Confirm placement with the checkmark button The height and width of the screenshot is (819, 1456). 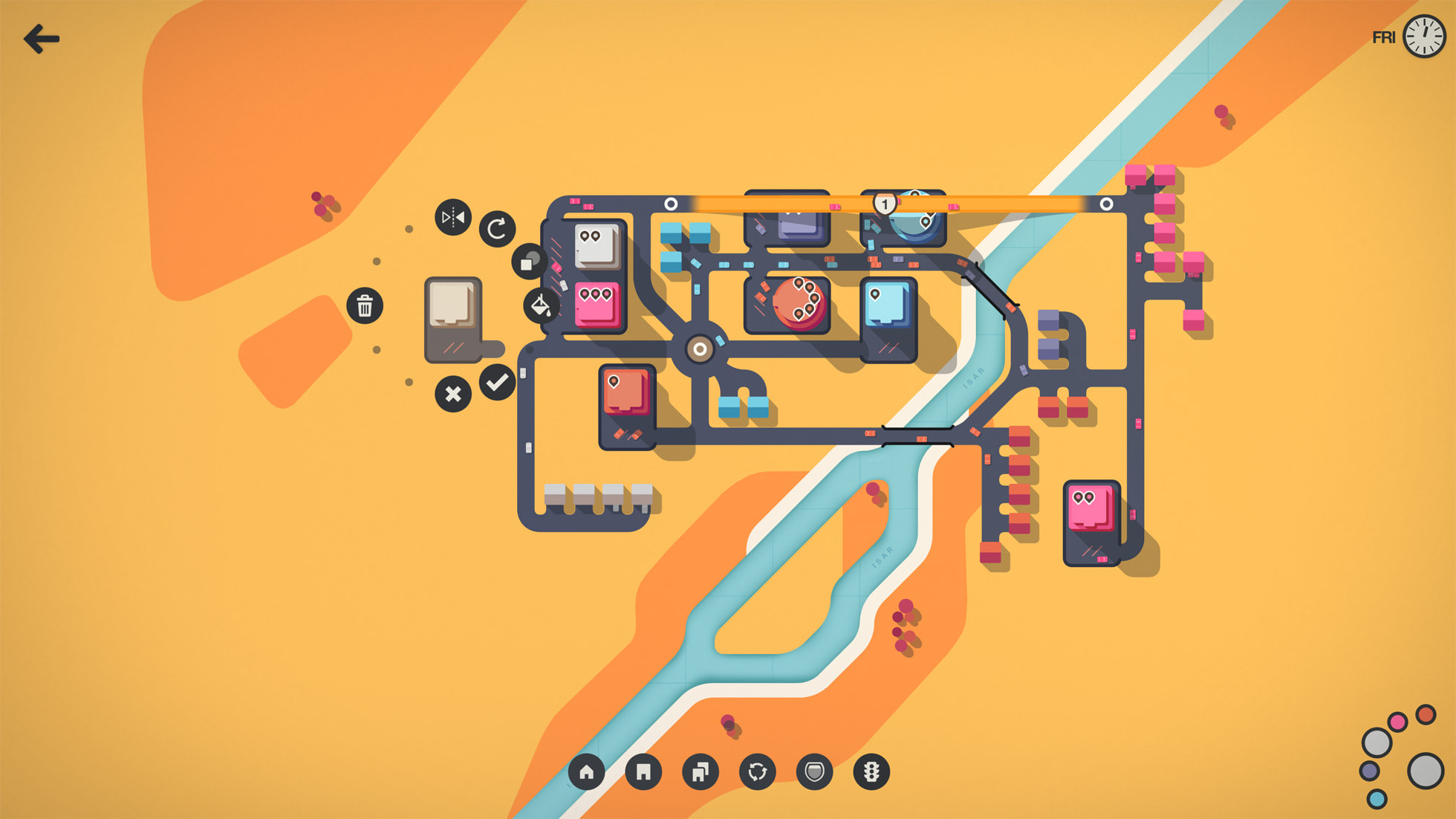click(497, 383)
